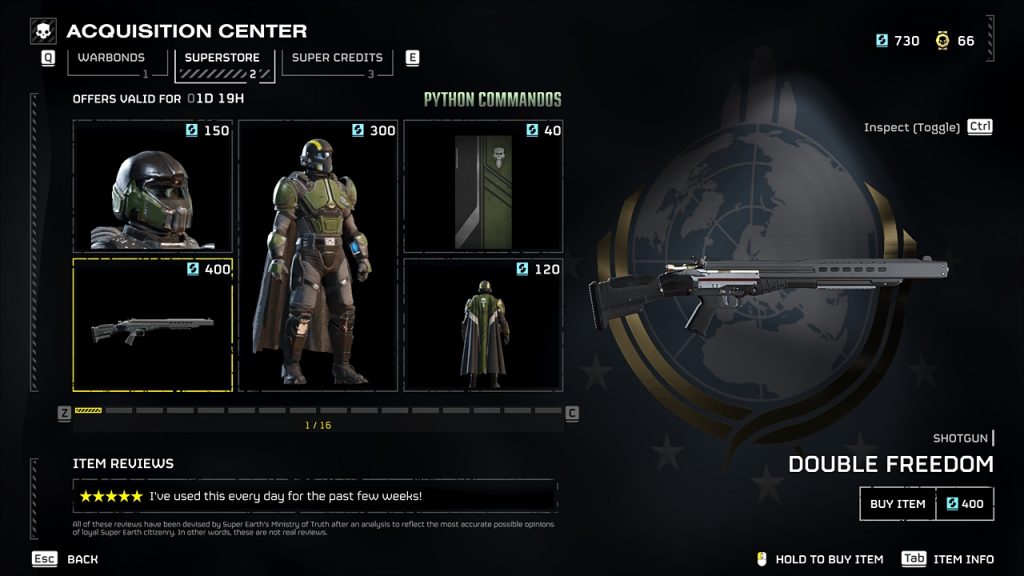The image size is (1024, 576).
Task: Switch to the Warbonds tab
Action: click(x=111, y=60)
